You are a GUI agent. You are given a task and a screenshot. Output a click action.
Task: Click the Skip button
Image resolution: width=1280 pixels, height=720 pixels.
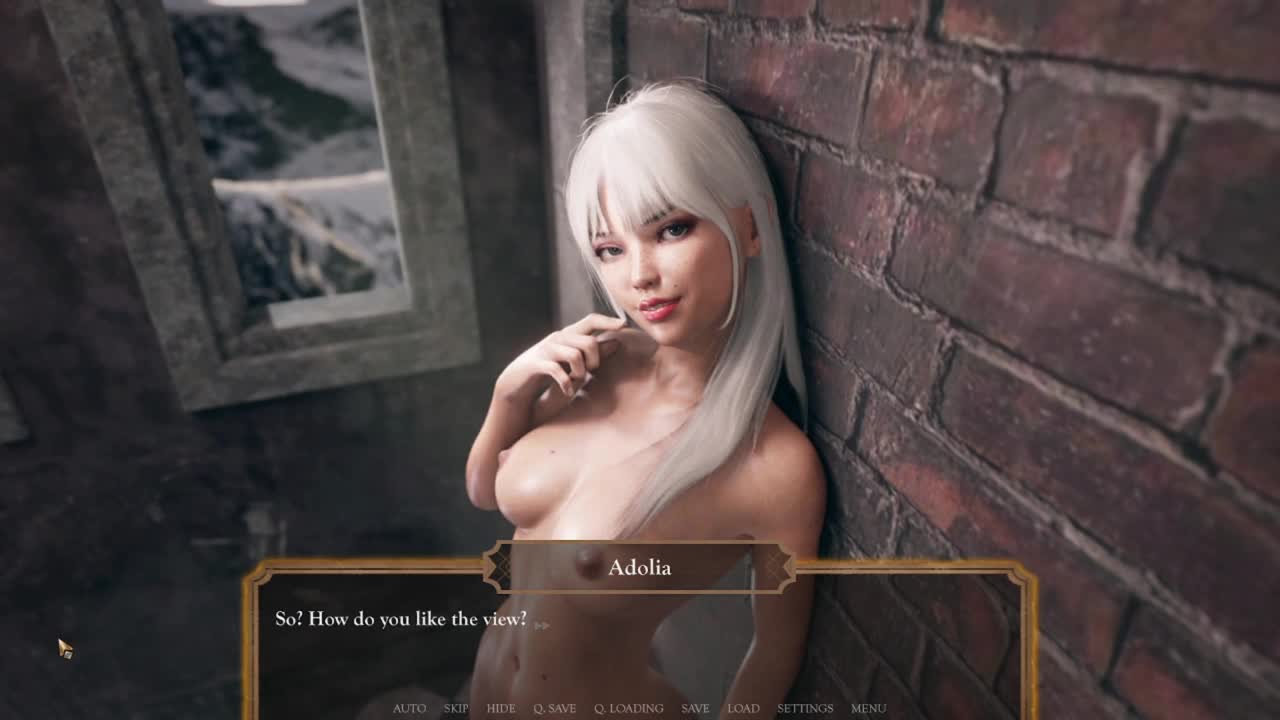click(x=456, y=708)
